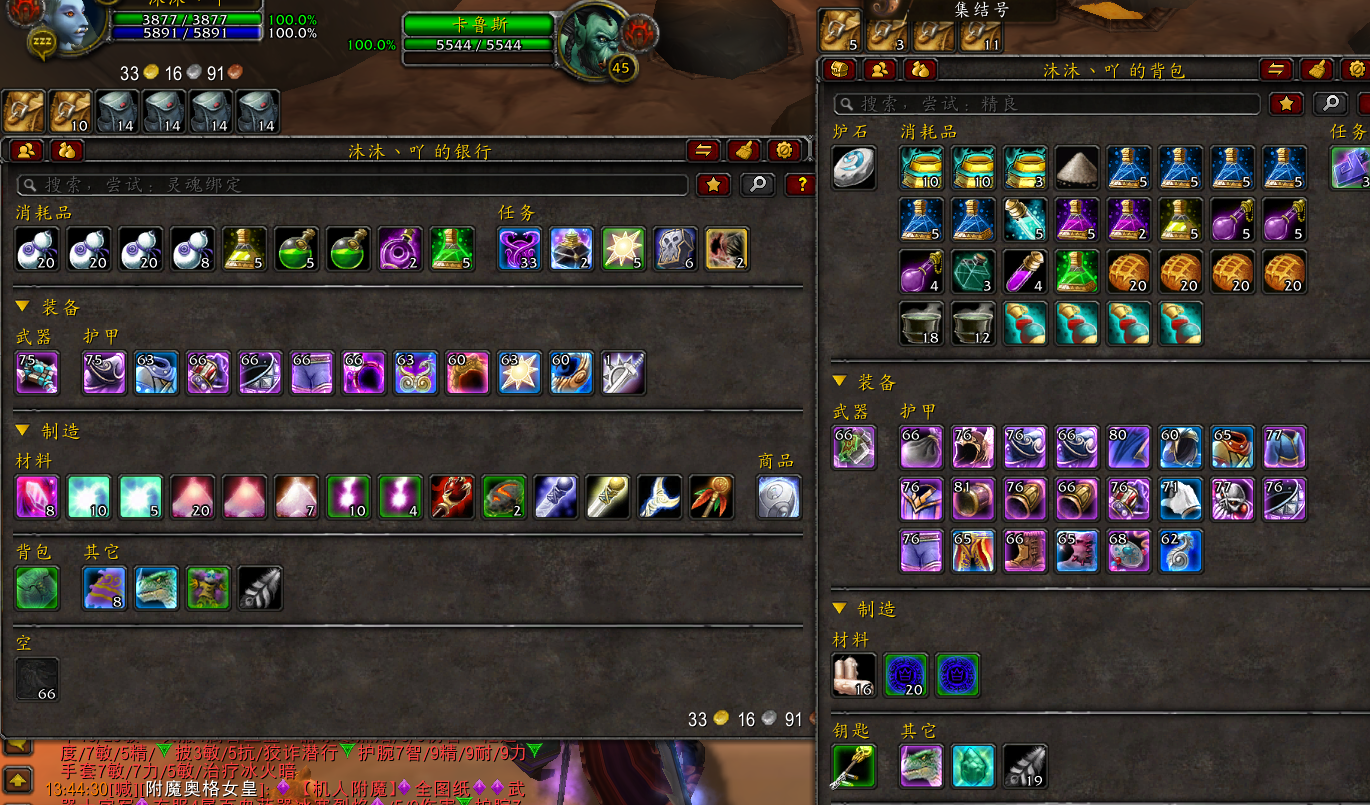
Task: Use the Hearthstone in the bag
Action: 854,167
